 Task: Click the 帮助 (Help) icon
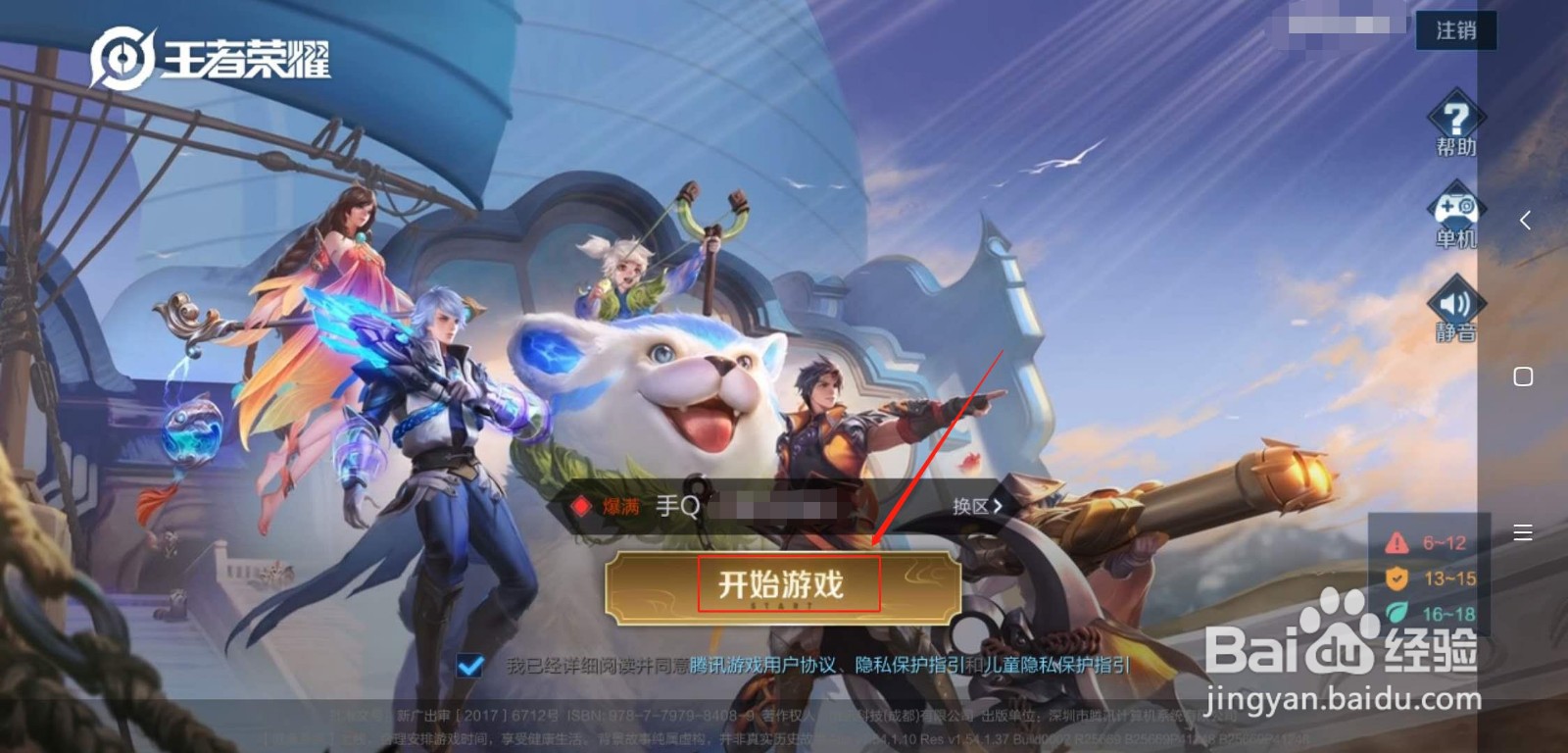1454,123
